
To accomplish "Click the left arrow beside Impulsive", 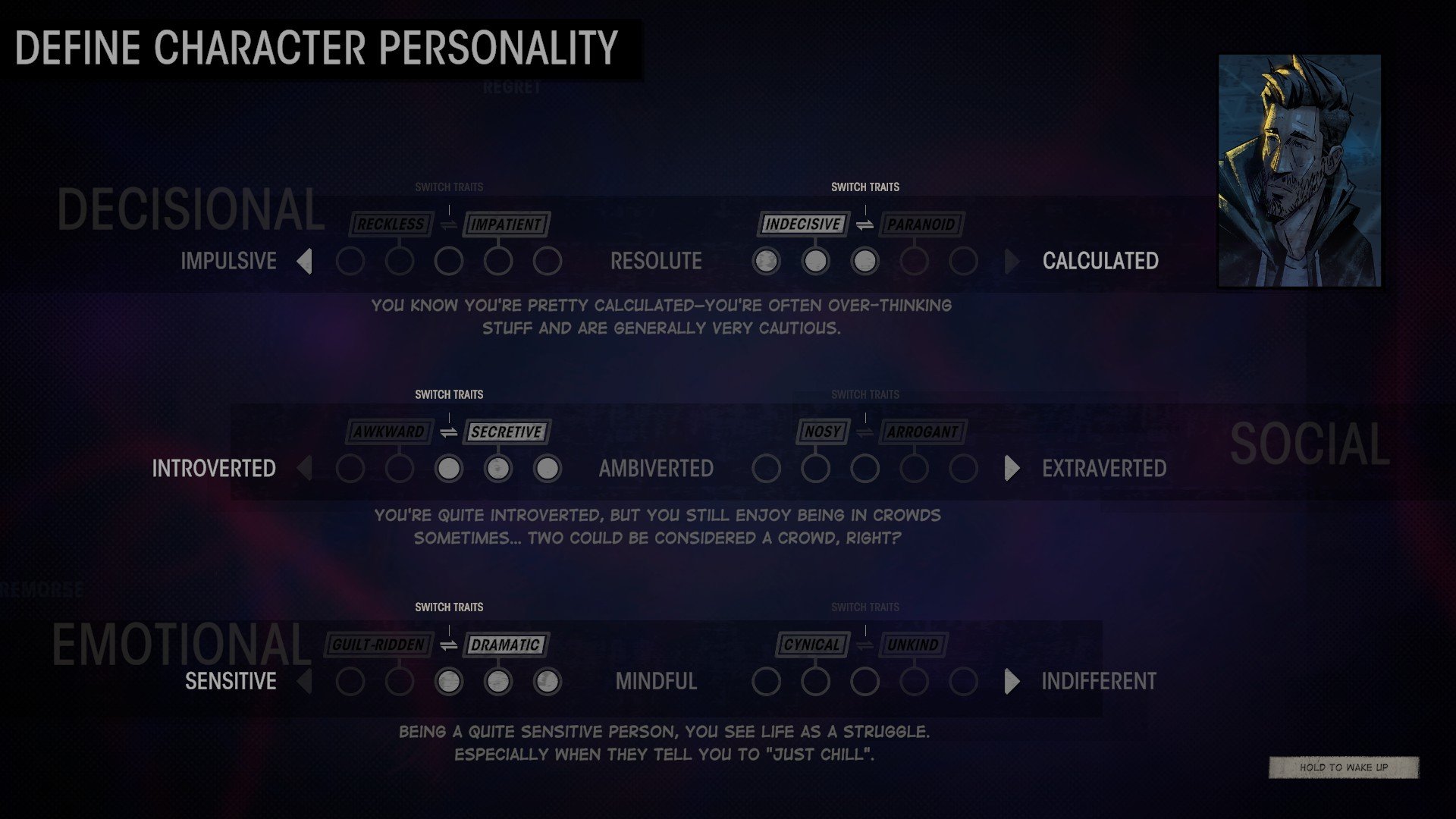I will pyautogui.click(x=305, y=262).
